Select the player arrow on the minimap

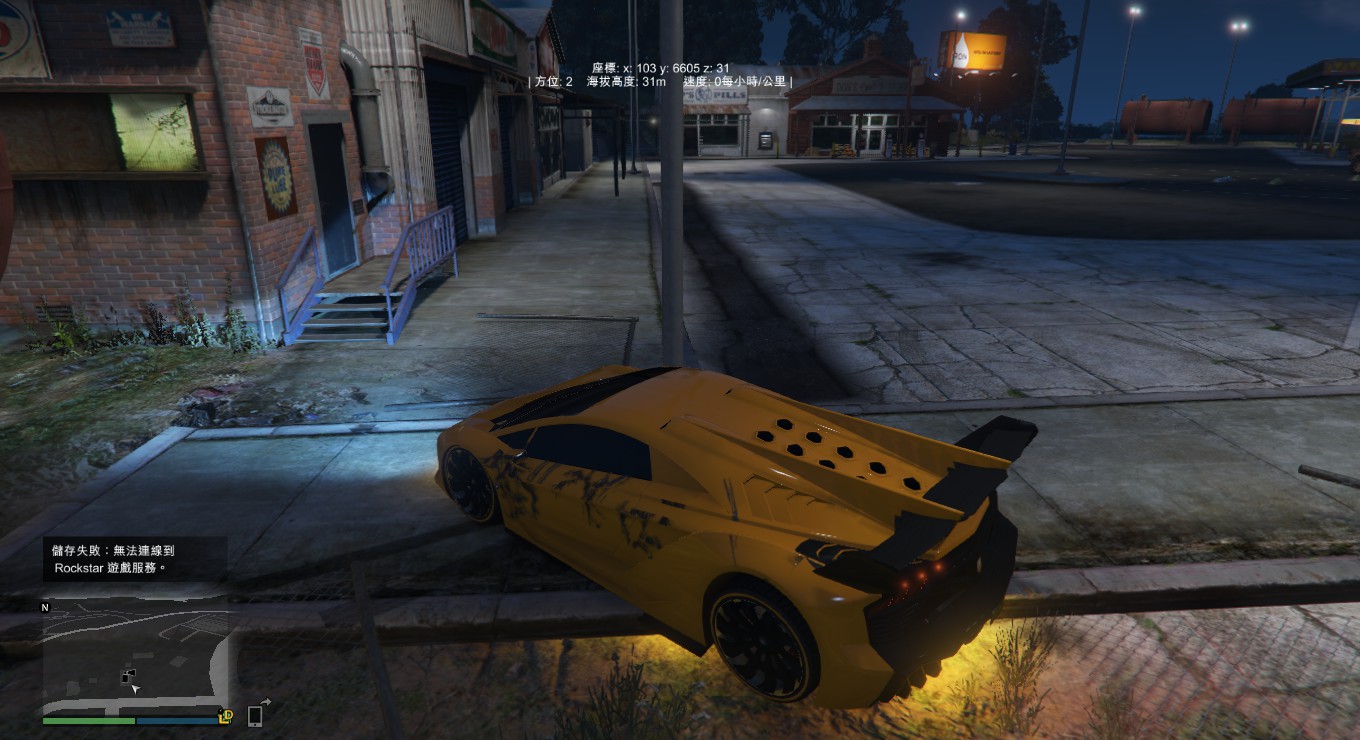[x=135, y=688]
